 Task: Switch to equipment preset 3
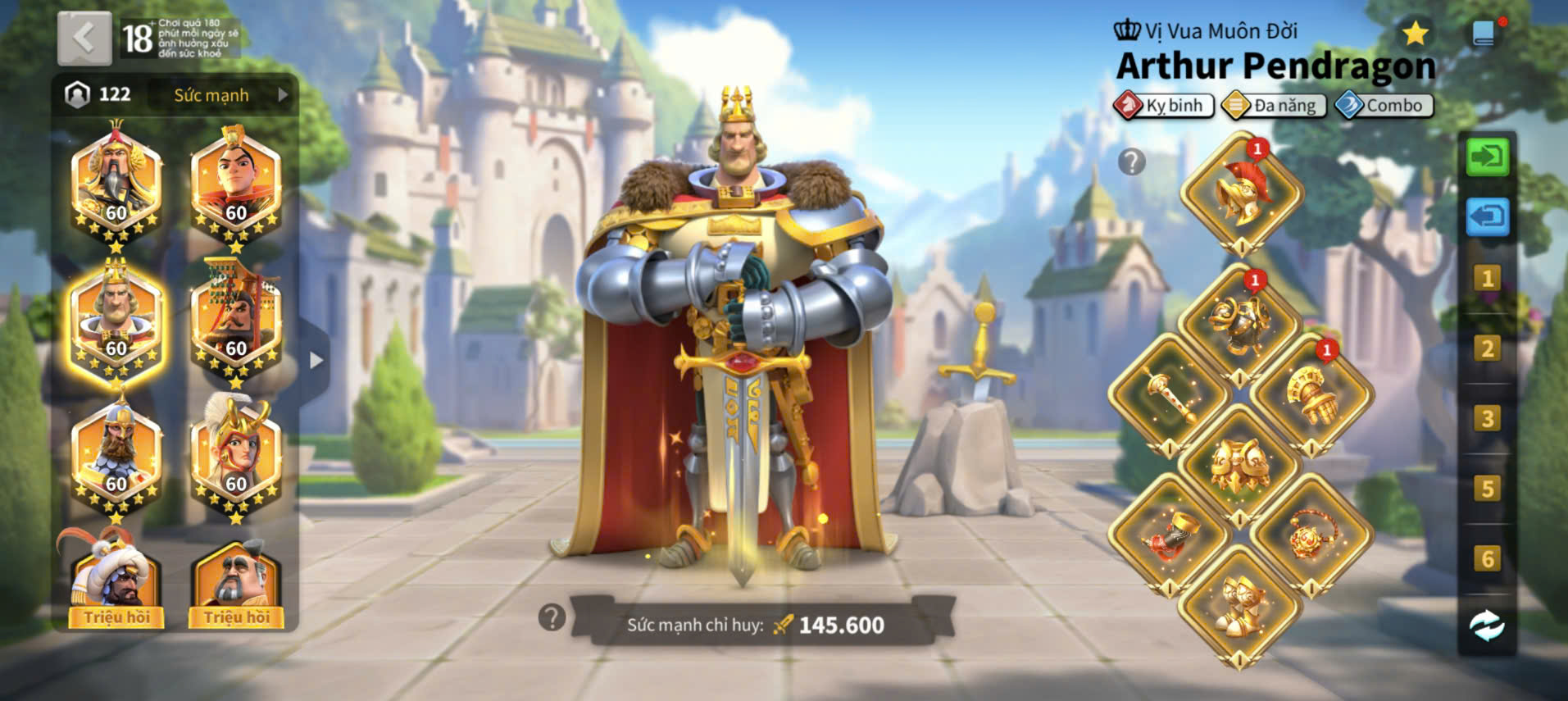(x=1487, y=419)
